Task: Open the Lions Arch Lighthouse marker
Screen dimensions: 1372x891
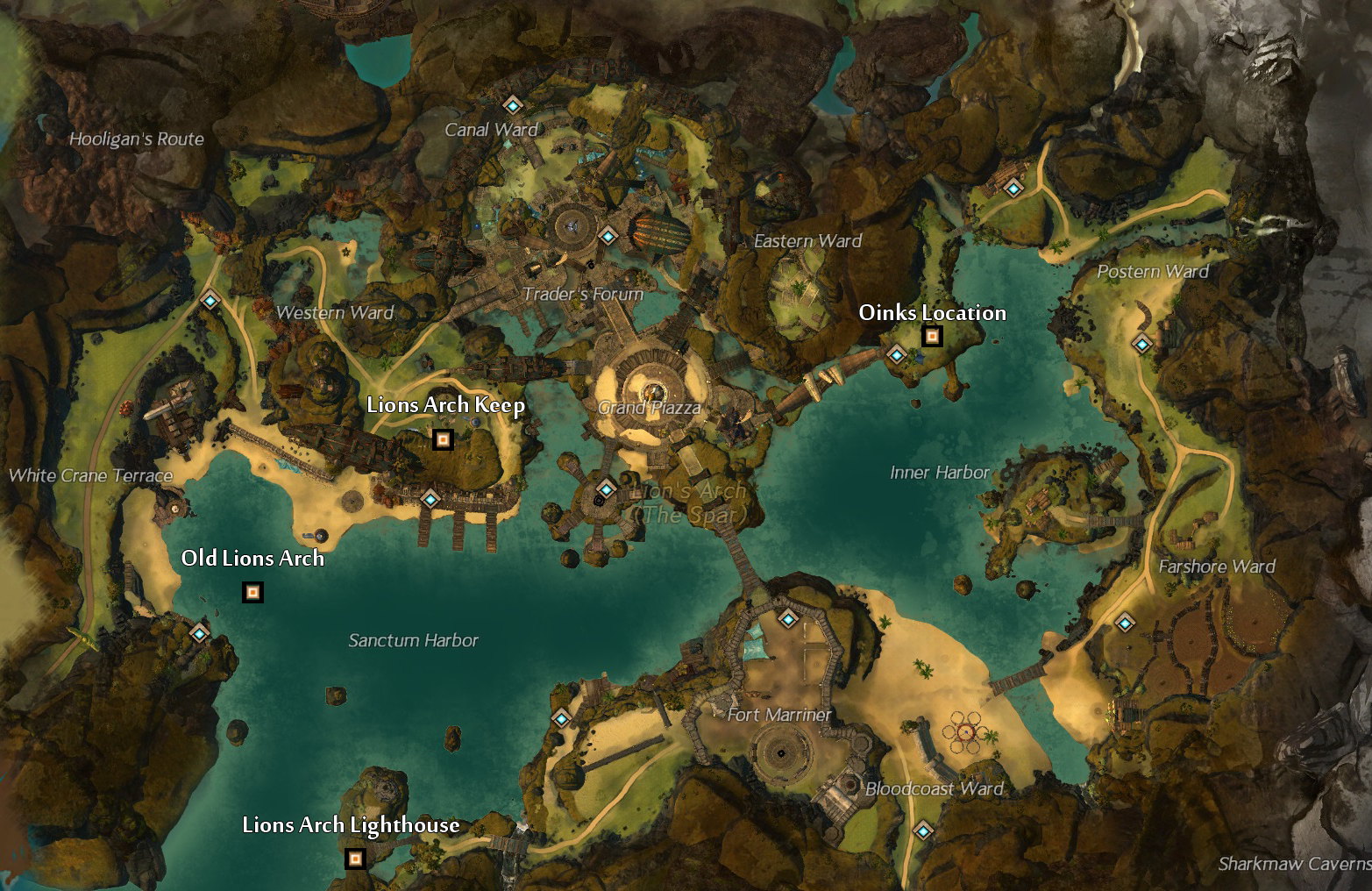Action: (356, 858)
